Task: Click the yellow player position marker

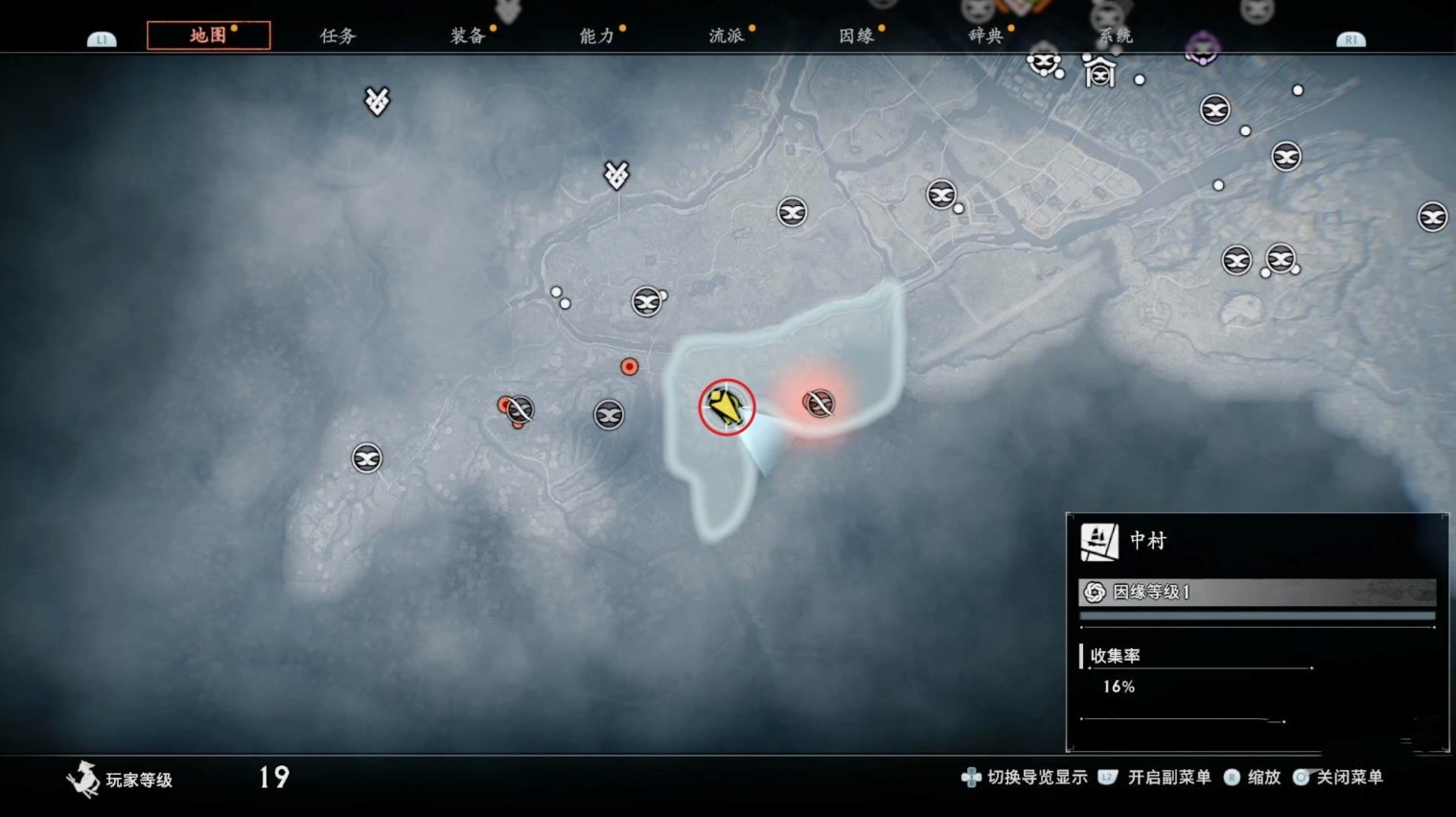Action: click(727, 407)
